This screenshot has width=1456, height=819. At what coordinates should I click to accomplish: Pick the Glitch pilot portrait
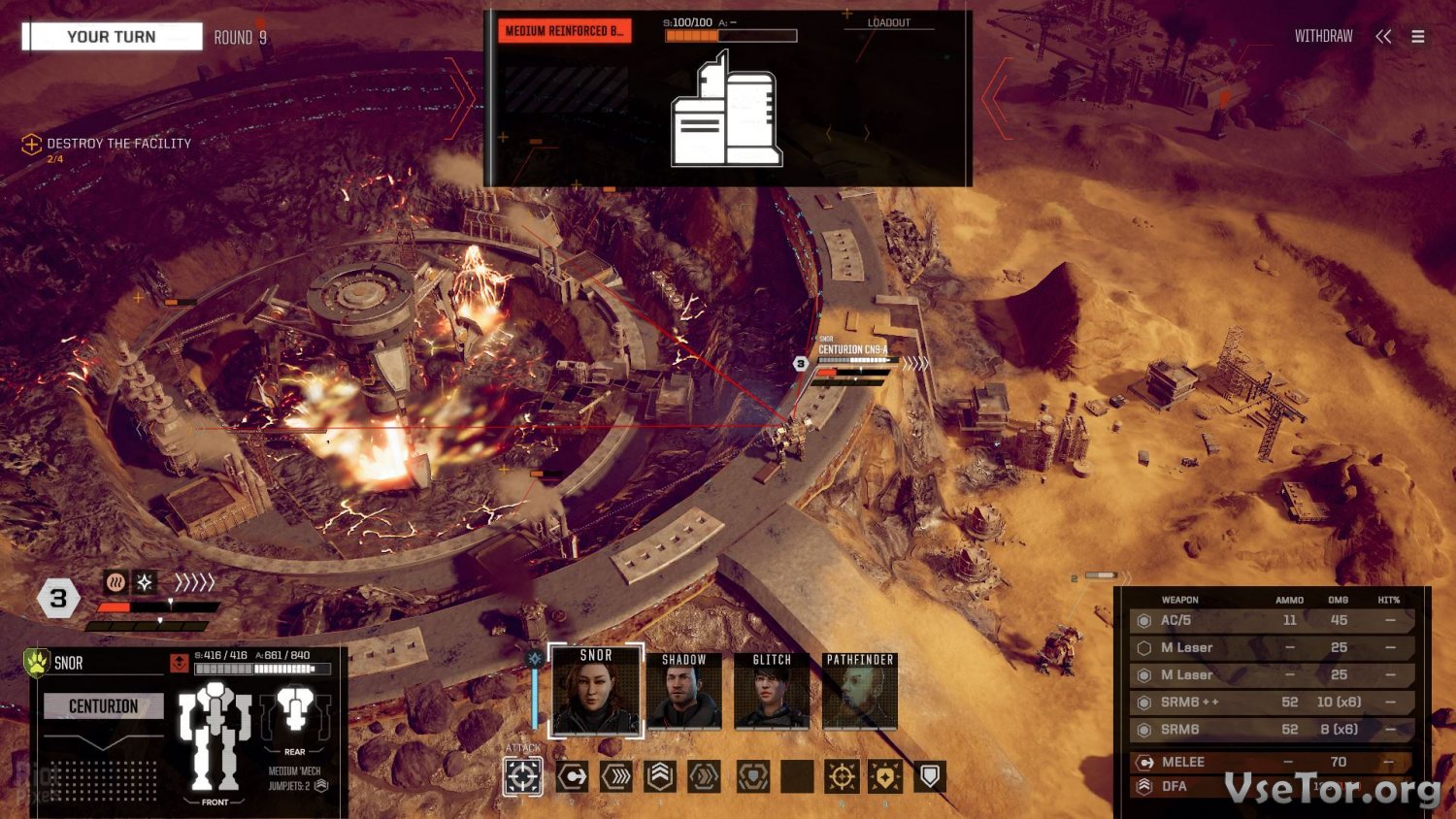click(772, 691)
